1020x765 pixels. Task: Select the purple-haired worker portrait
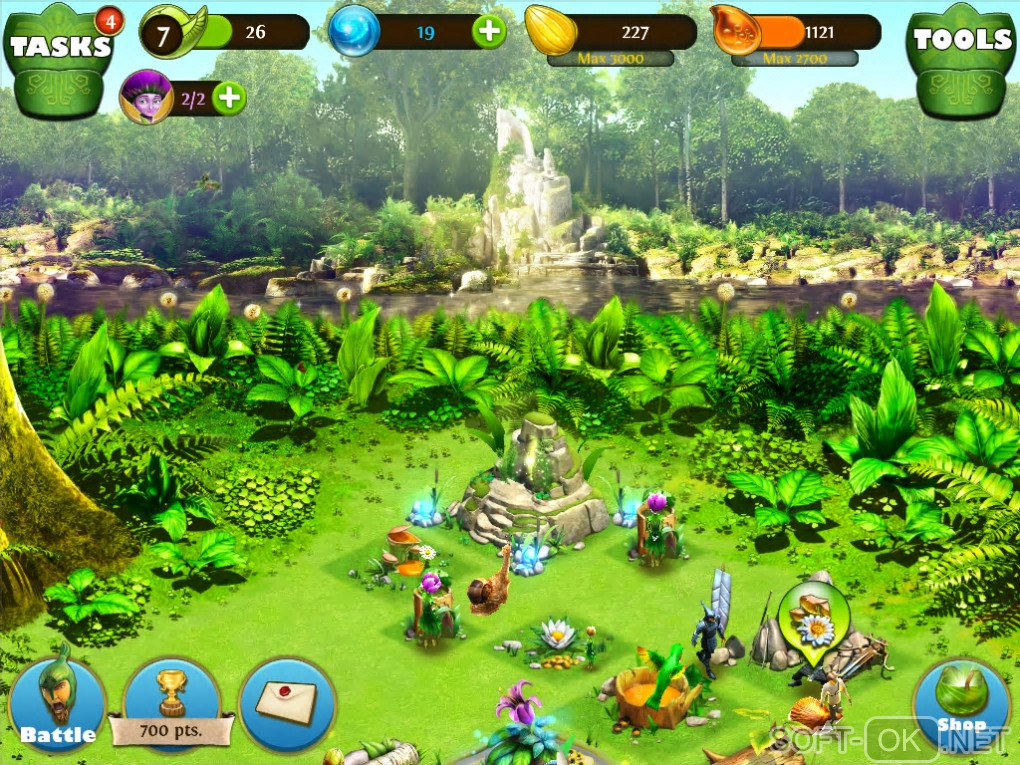(x=146, y=97)
